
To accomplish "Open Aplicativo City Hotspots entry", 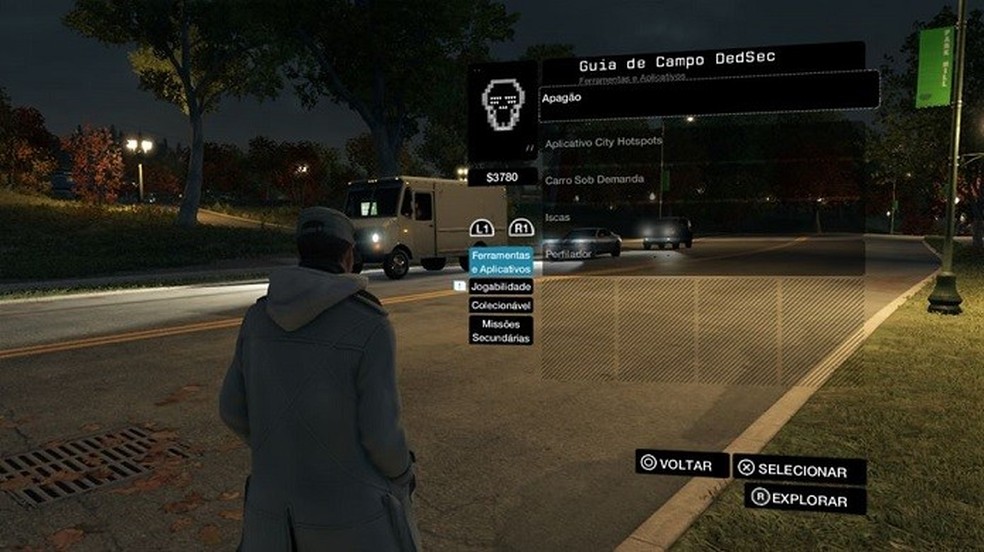I will point(702,143).
